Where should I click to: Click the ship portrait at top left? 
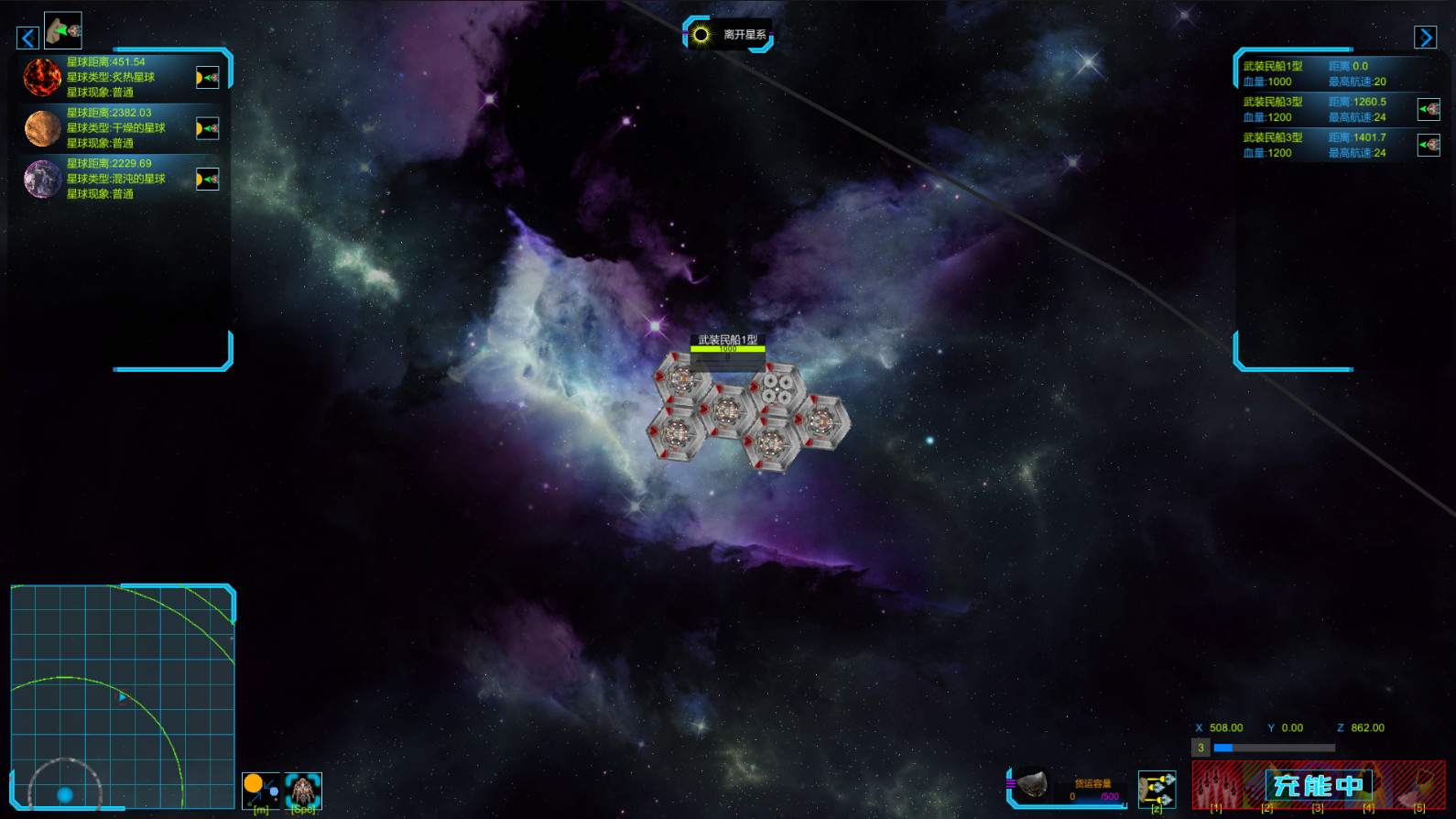click(62, 30)
